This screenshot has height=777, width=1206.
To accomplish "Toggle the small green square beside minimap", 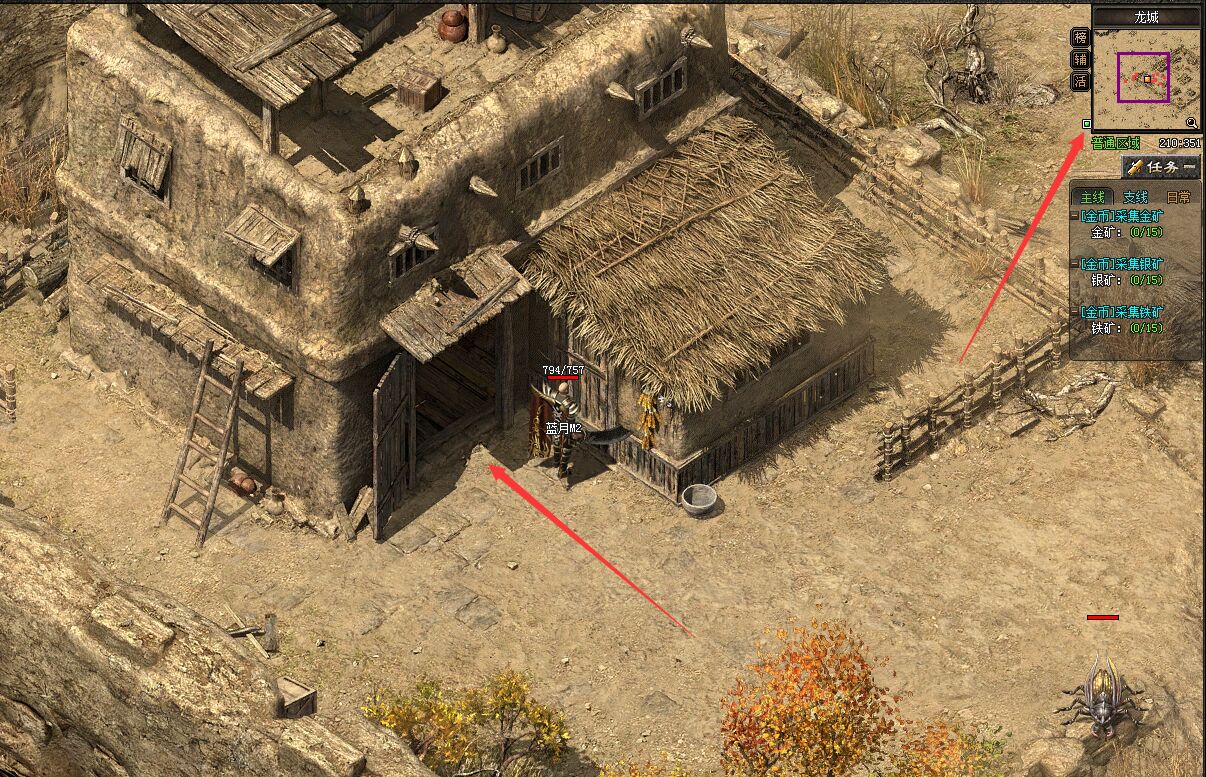I will coord(1087,124).
